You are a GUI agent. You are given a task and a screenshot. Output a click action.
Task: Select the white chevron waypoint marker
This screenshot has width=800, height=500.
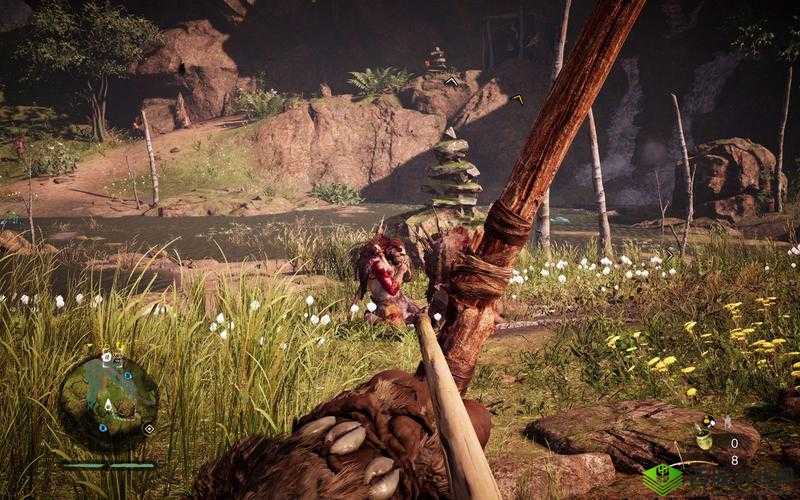(x=452, y=81)
